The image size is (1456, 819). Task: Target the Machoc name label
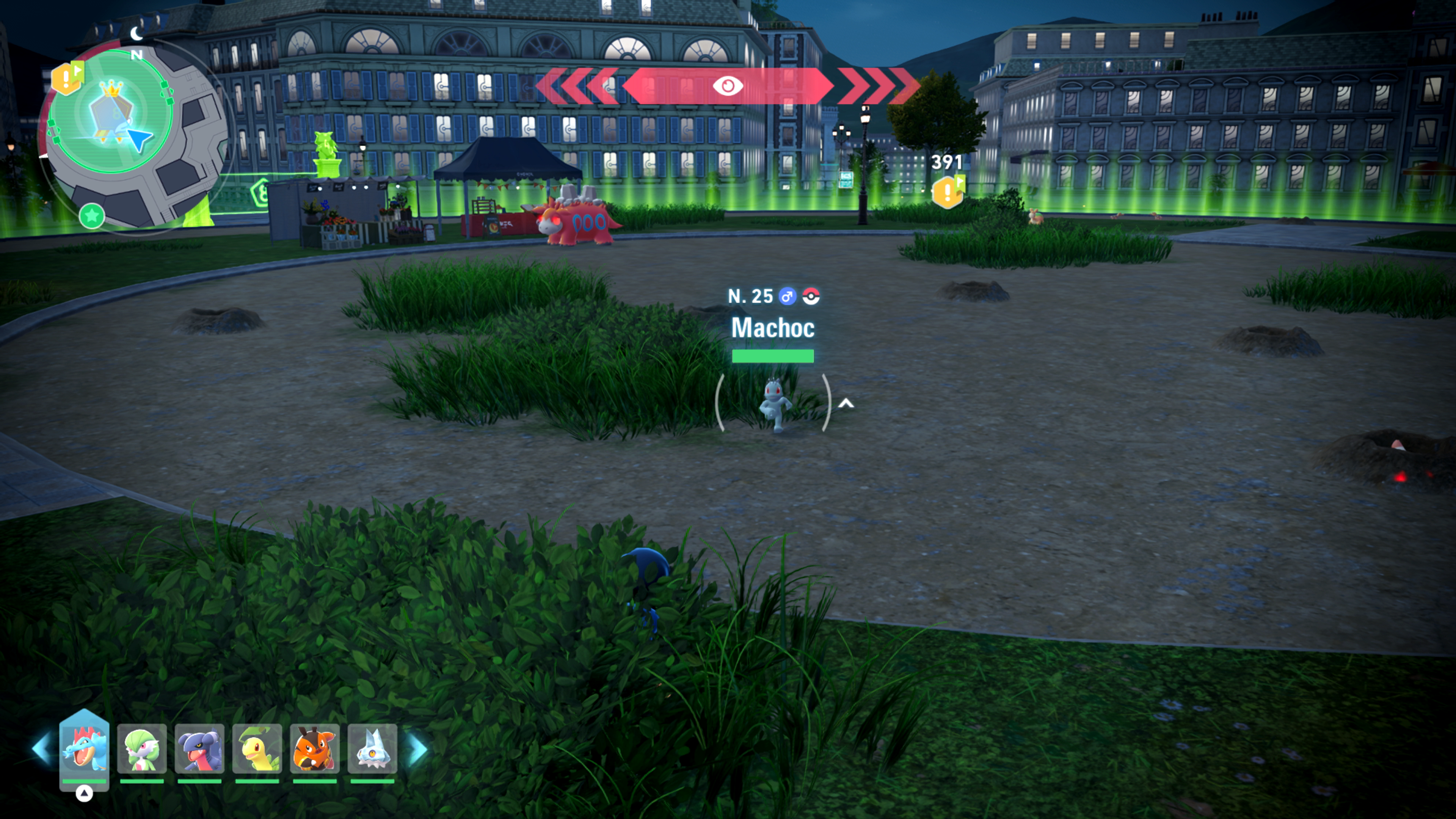tap(773, 328)
